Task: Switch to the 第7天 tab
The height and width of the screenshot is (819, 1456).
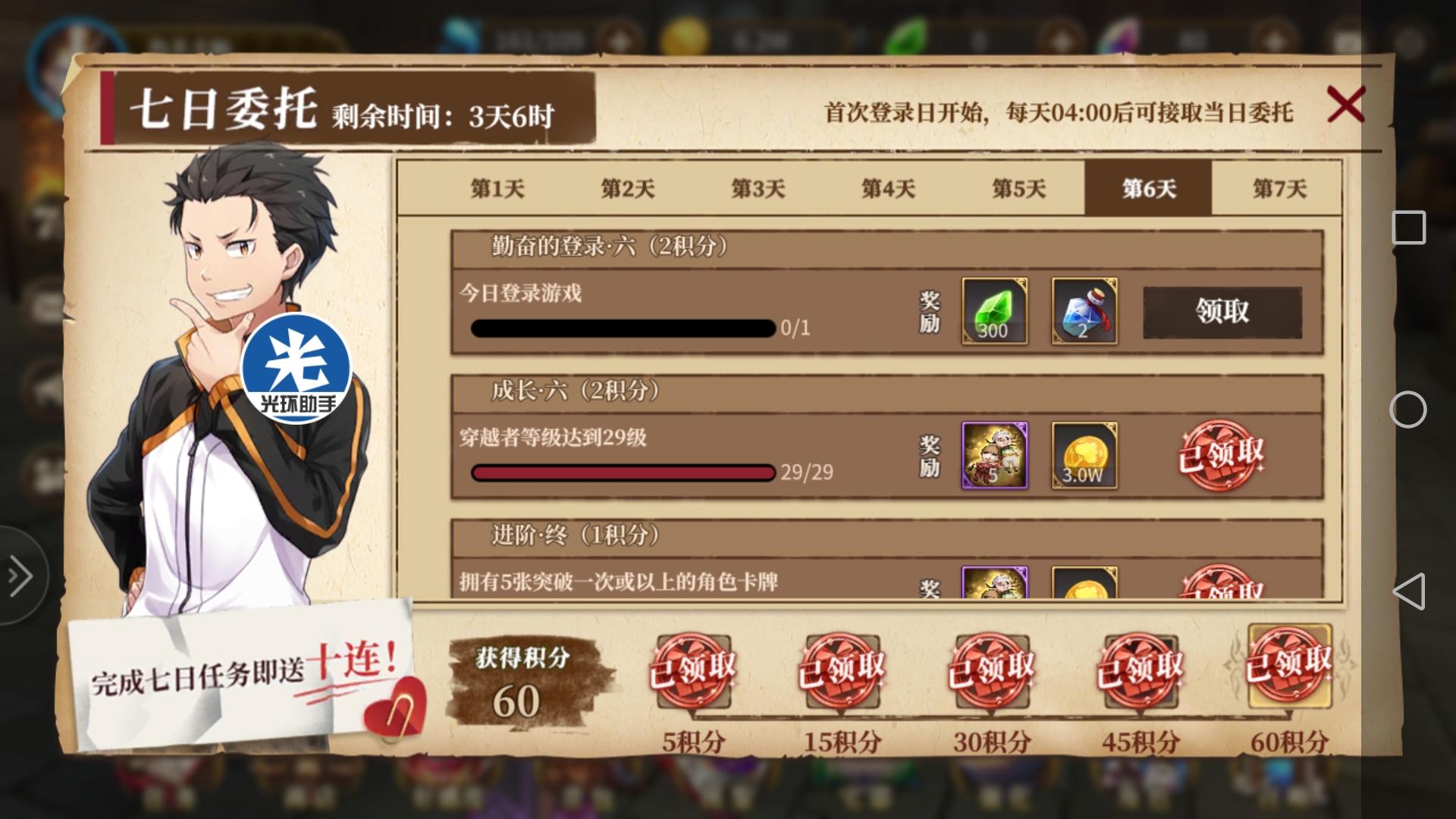Action: click(1281, 190)
